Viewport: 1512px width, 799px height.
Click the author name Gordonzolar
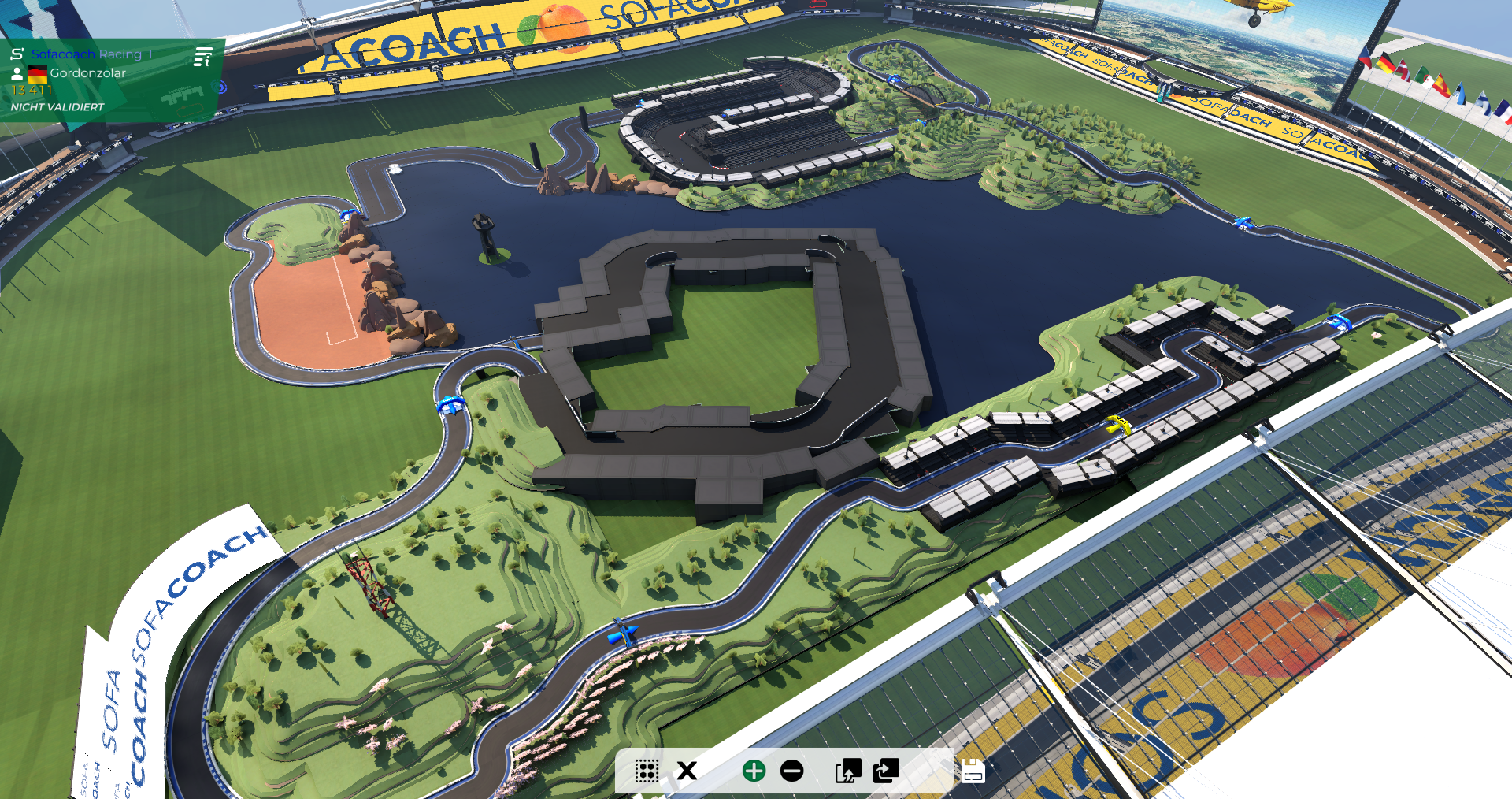click(x=87, y=73)
